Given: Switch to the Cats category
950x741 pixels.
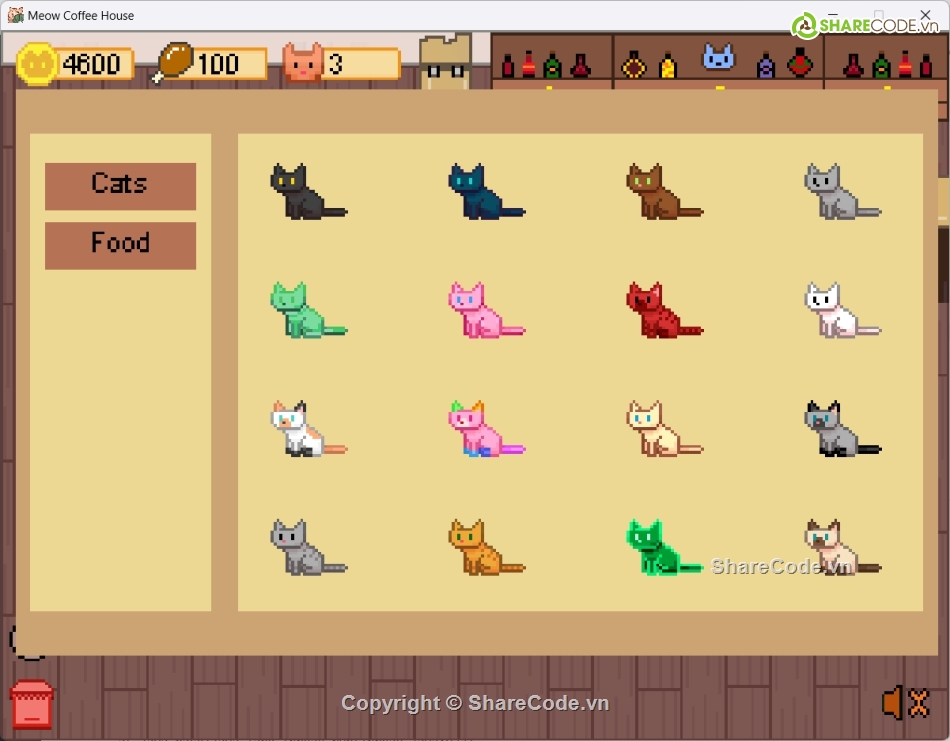Looking at the screenshot, I should point(120,186).
